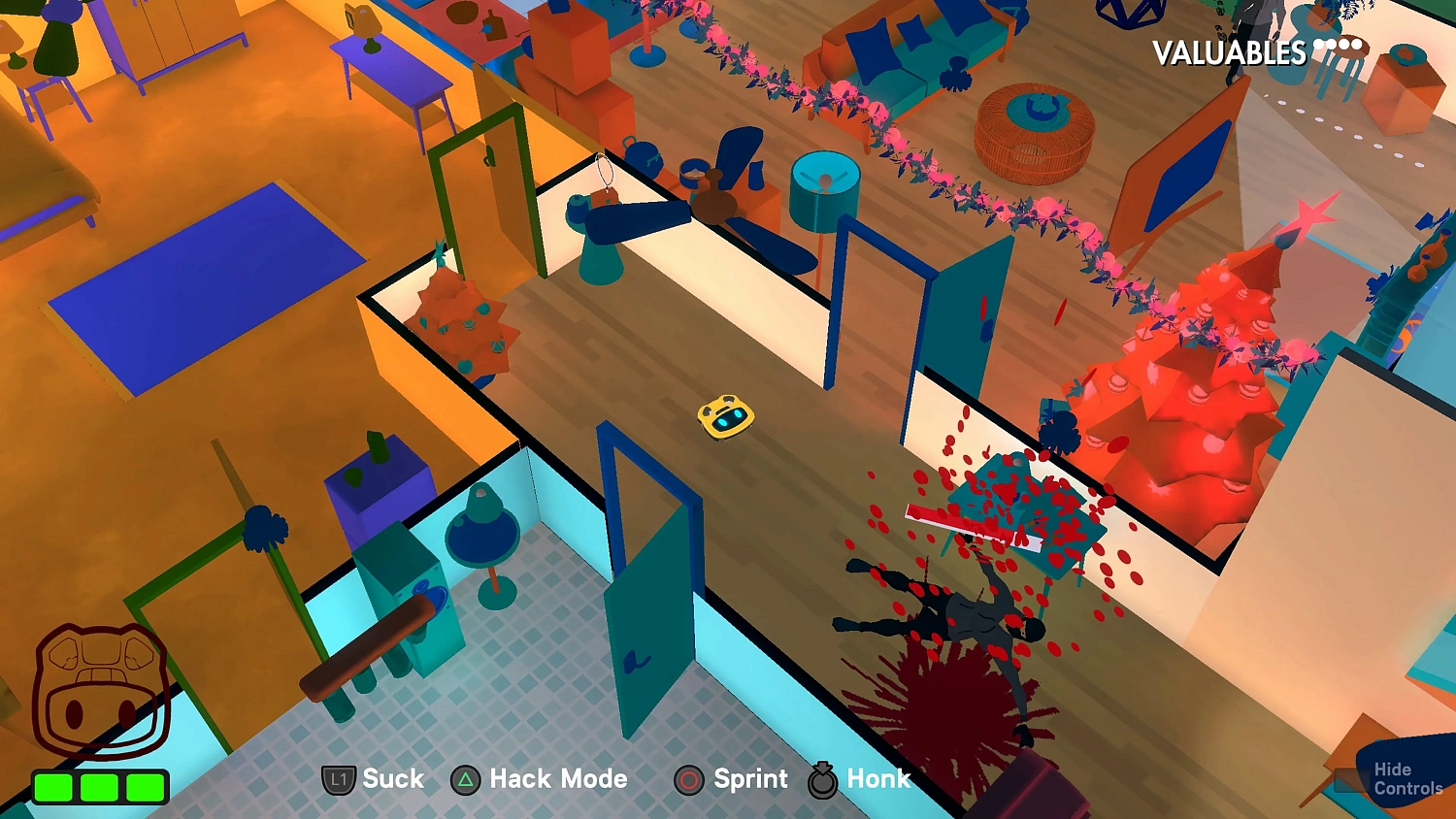Click the VALUABLES header label
This screenshot has width=1456, height=819.
1229,53
